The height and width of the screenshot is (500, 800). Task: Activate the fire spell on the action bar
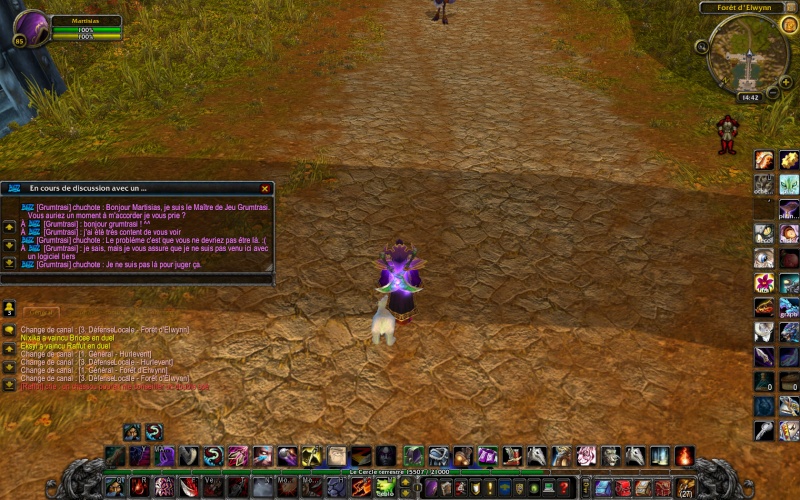tap(684, 456)
